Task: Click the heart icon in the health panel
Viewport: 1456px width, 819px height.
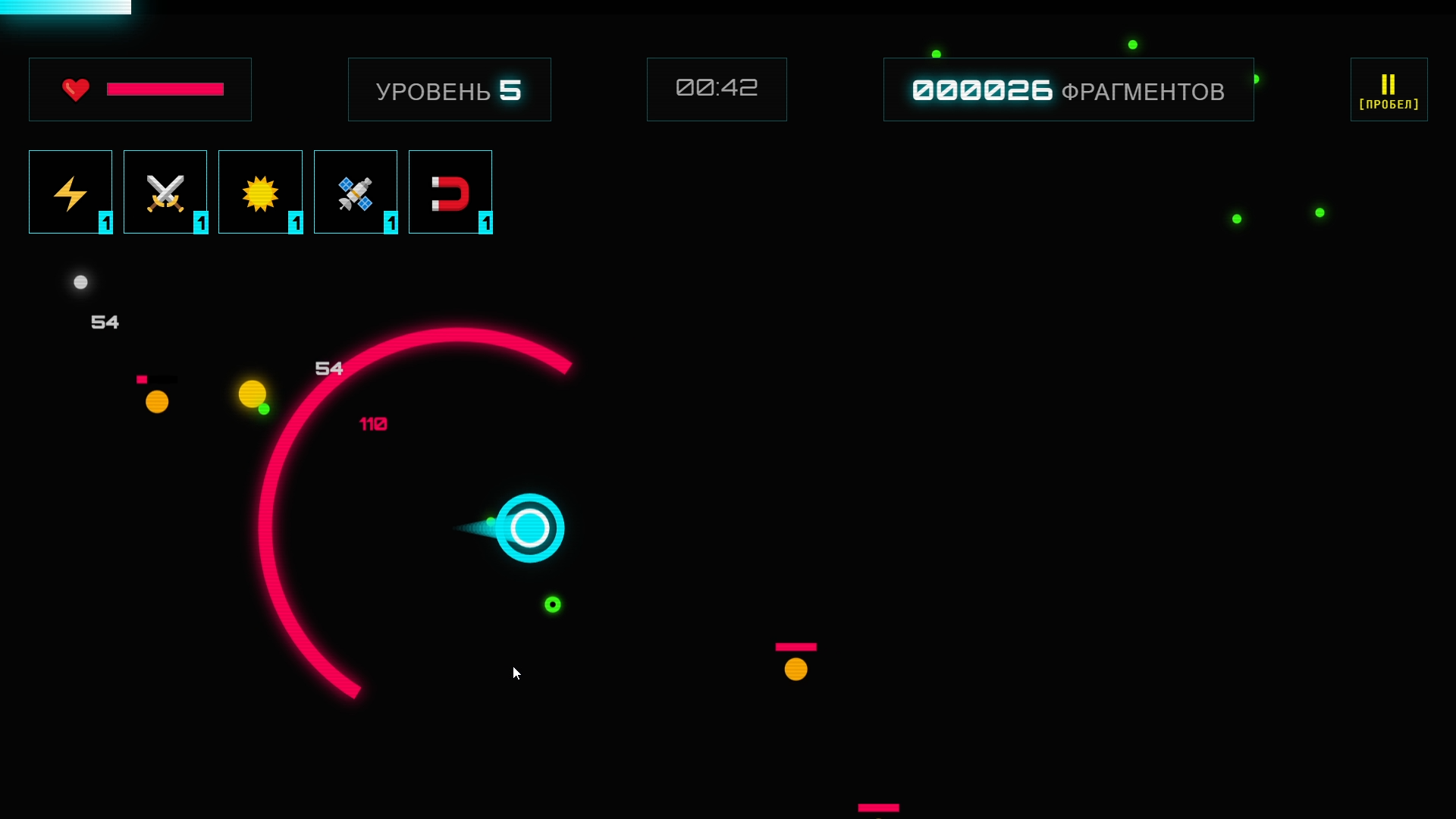Action: click(75, 89)
